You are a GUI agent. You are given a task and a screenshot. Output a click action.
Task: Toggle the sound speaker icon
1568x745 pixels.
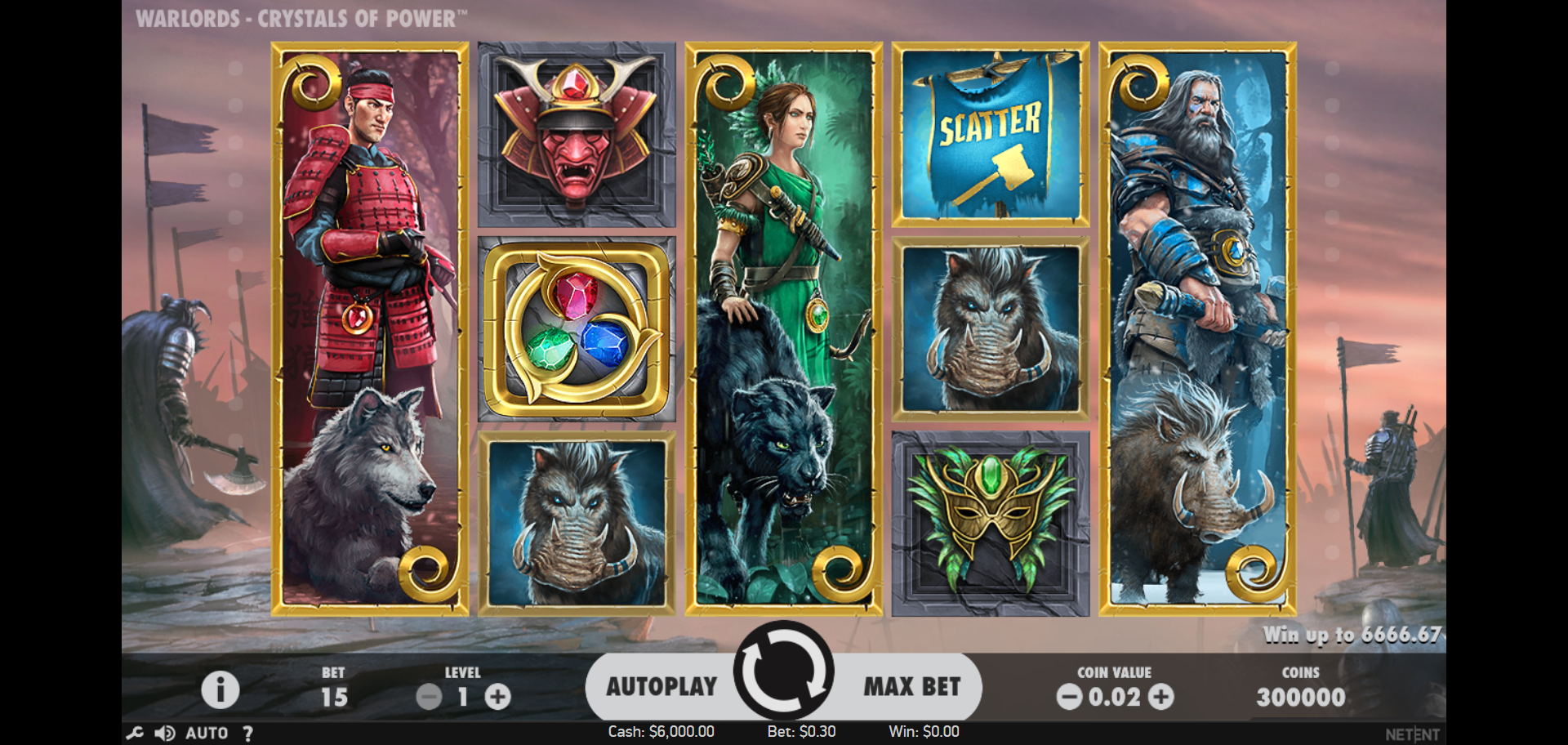[165, 733]
